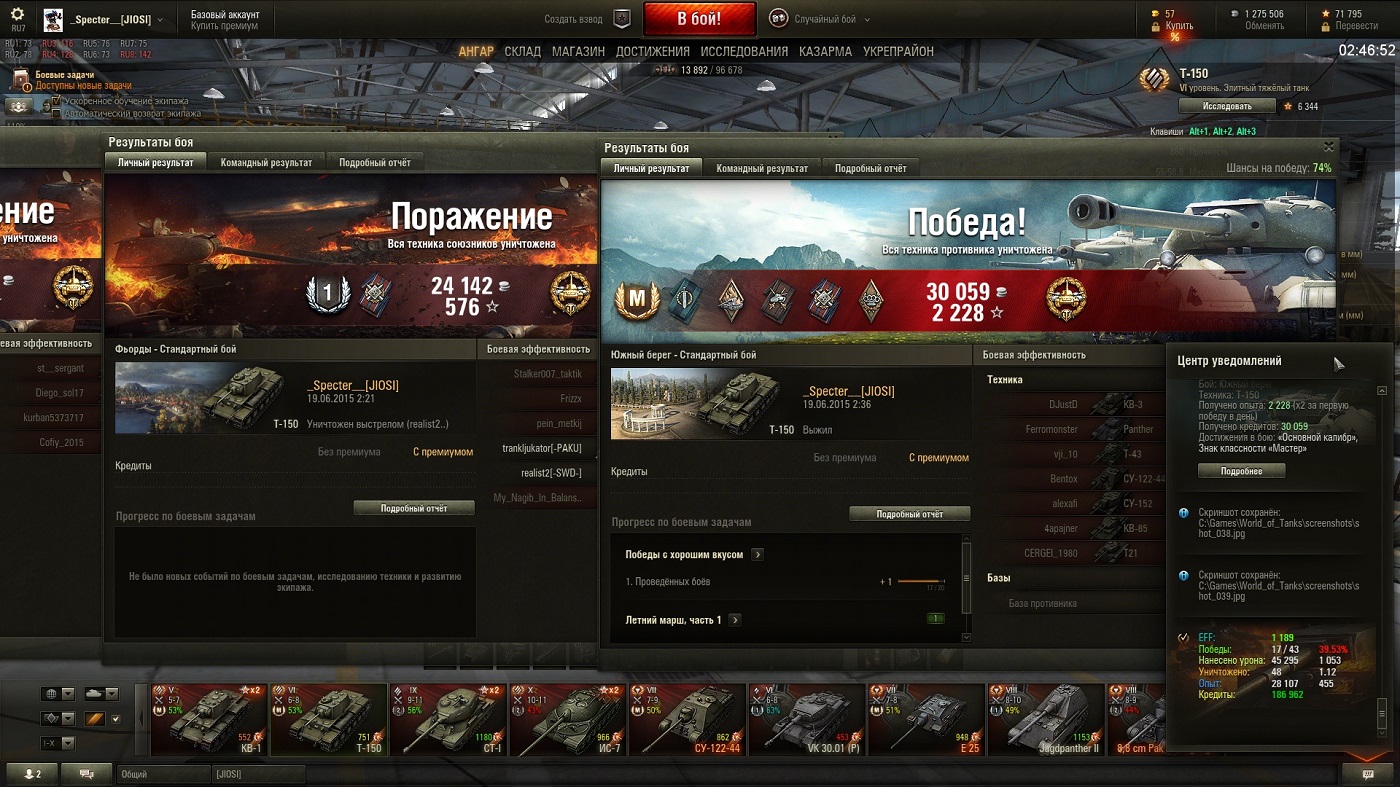The image size is (1400, 787).
Task: Open the settings gear menu
Action: click(x=17, y=14)
